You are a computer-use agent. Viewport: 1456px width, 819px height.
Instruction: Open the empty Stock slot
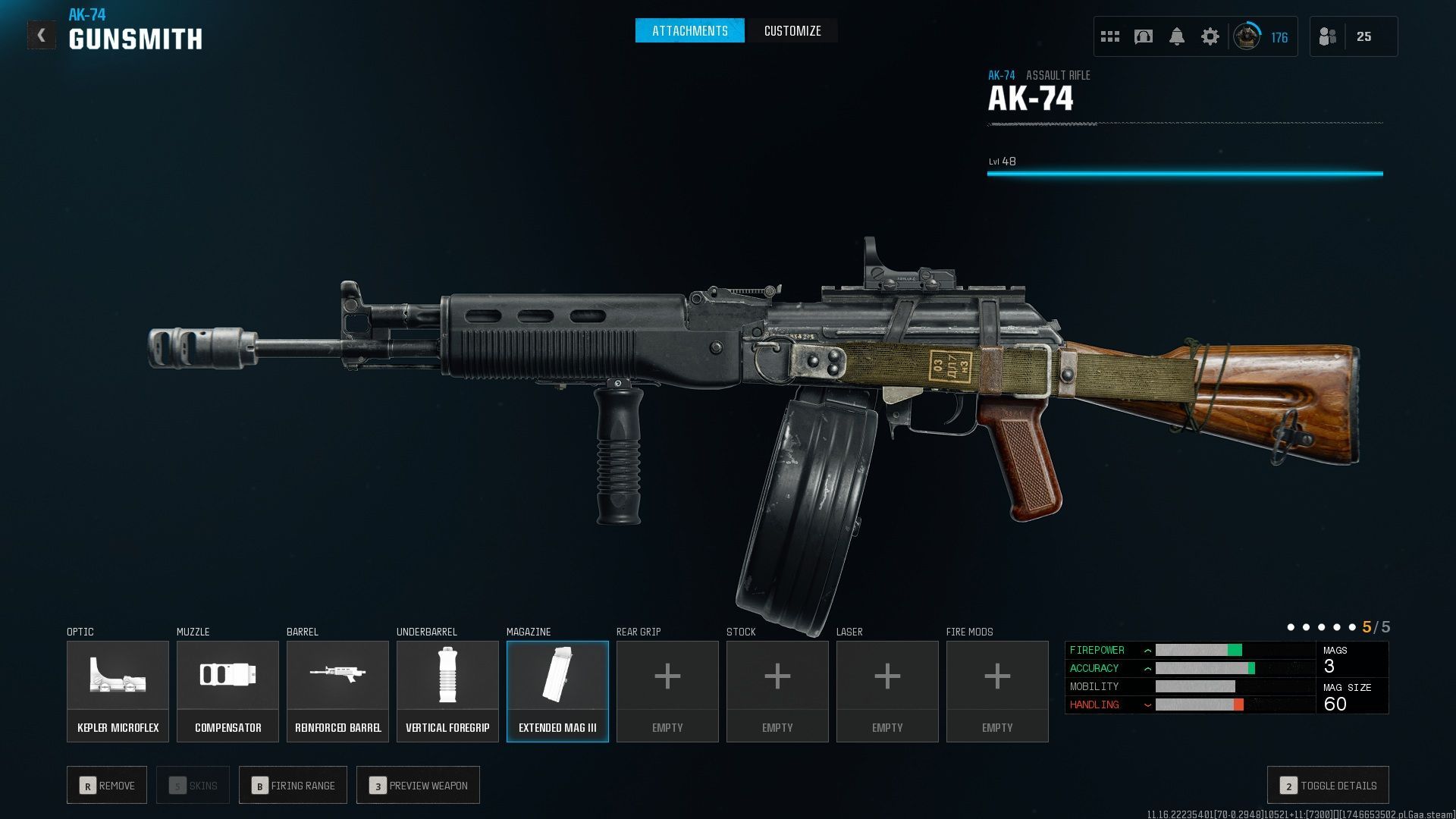tap(777, 691)
